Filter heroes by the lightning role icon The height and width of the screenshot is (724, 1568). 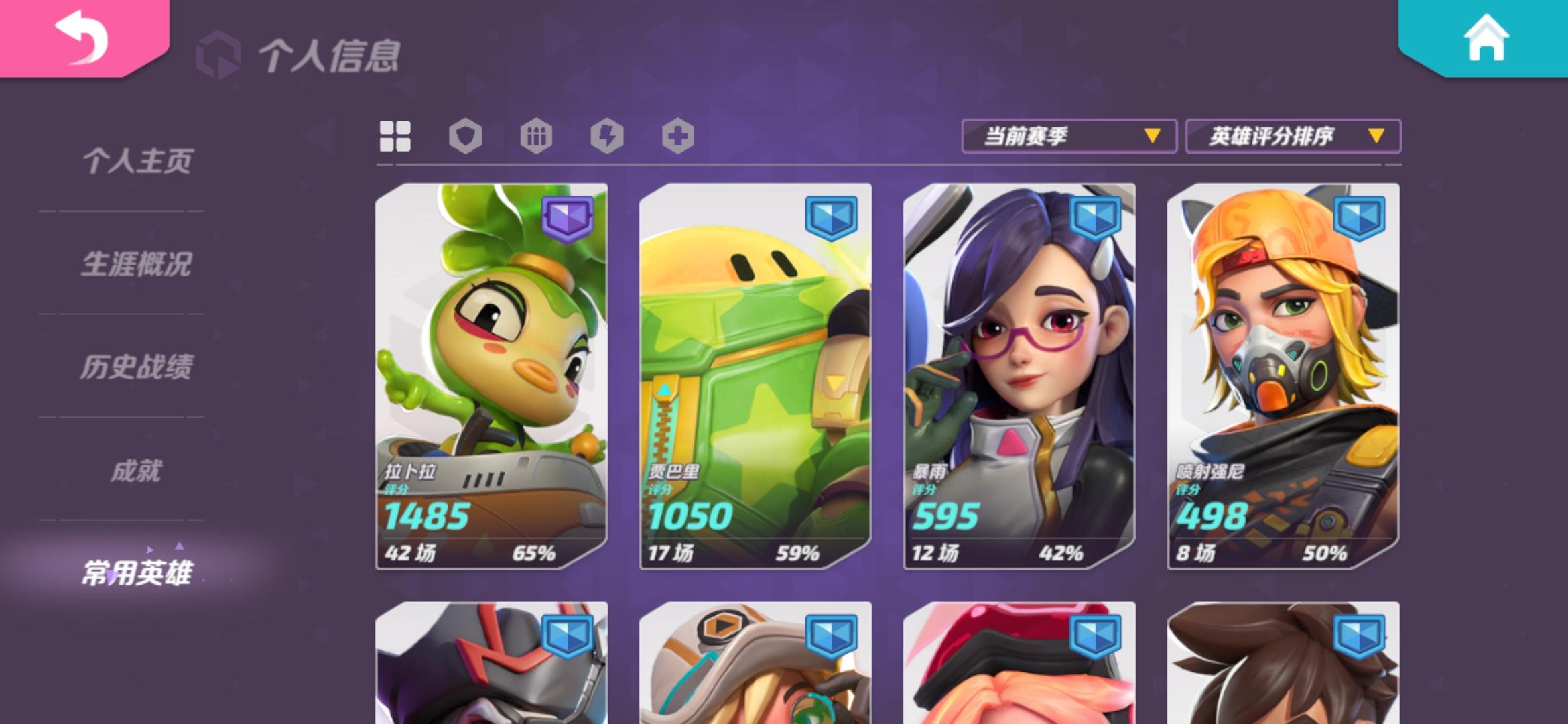tap(607, 136)
